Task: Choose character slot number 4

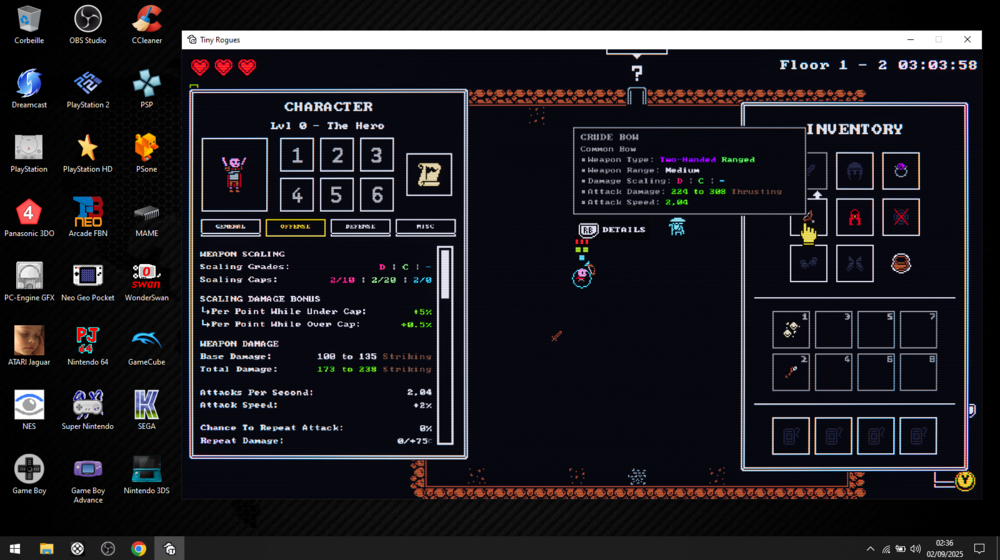Action: (297, 195)
